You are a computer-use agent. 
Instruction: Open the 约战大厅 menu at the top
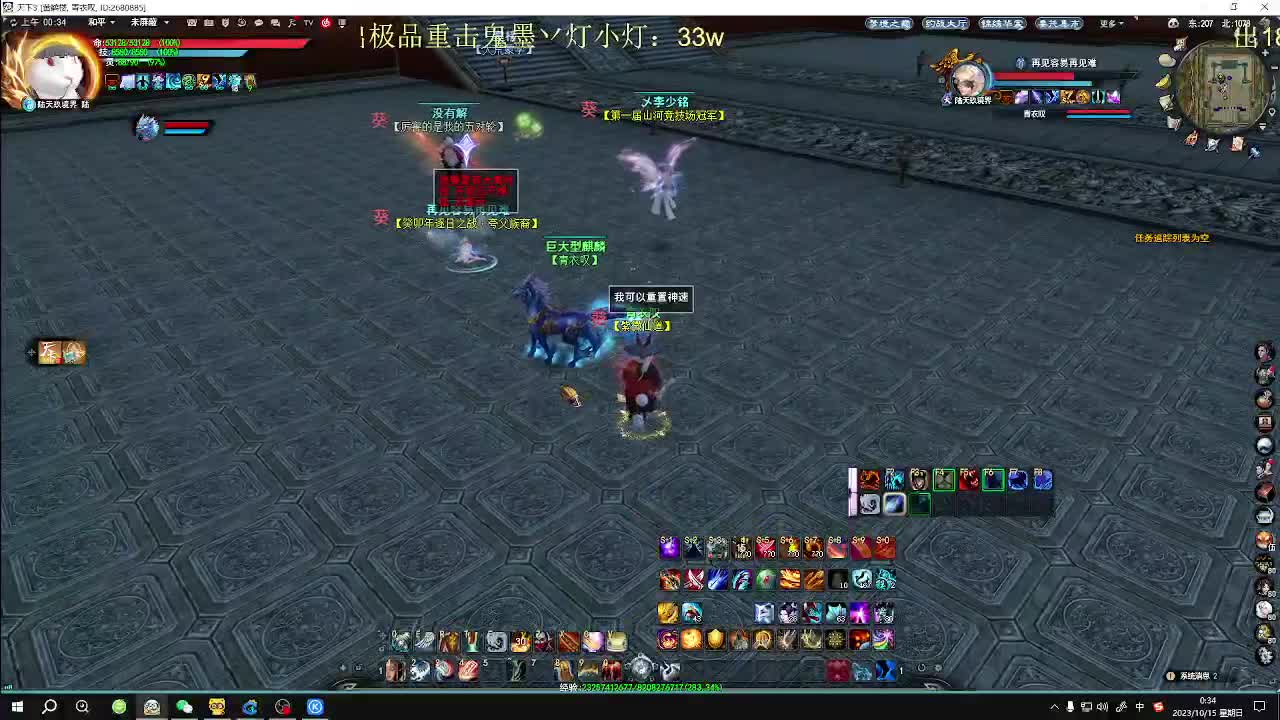[x=946, y=23]
